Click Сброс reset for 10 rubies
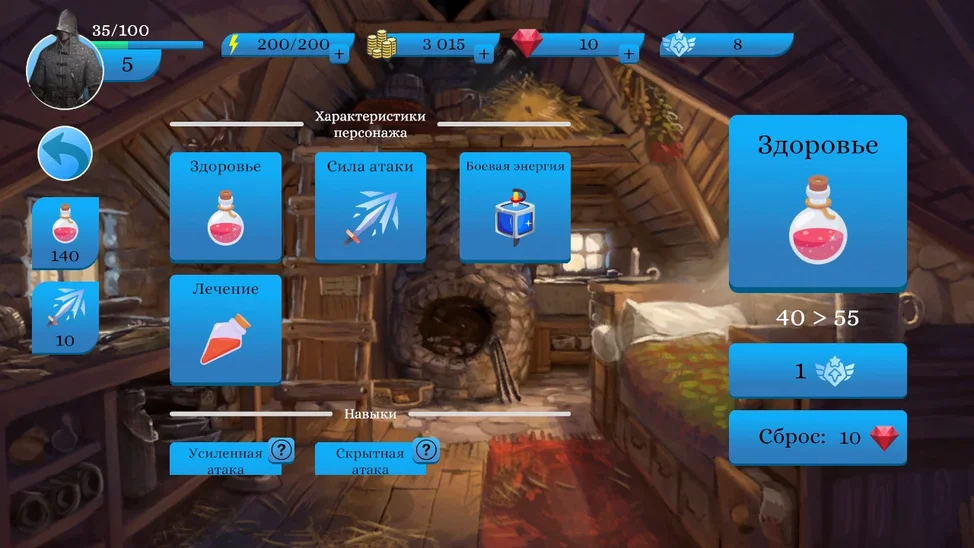The width and height of the screenshot is (974, 548). (817, 437)
